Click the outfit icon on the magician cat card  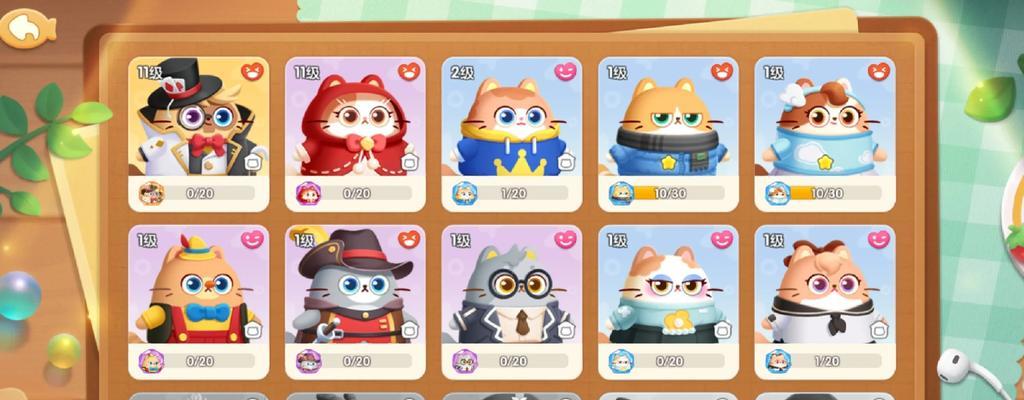pos(253,162)
